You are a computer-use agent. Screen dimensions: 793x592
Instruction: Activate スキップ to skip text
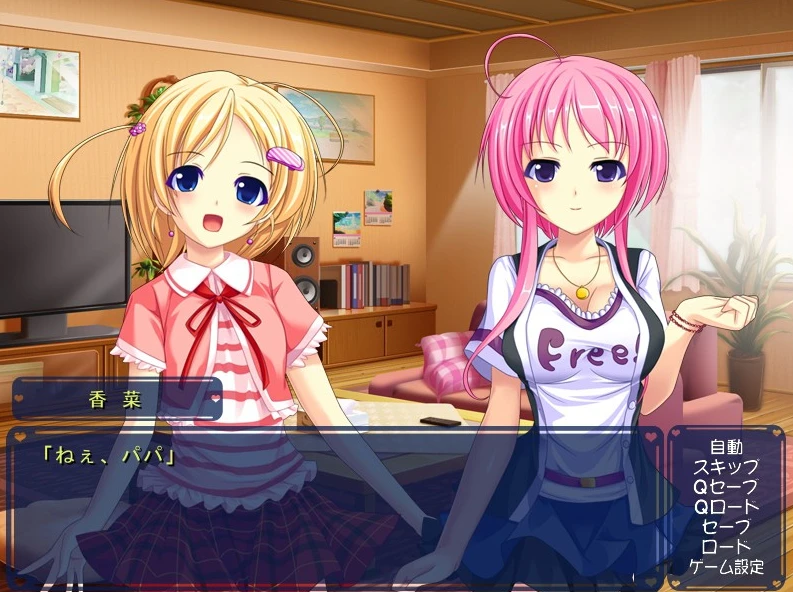(x=726, y=467)
